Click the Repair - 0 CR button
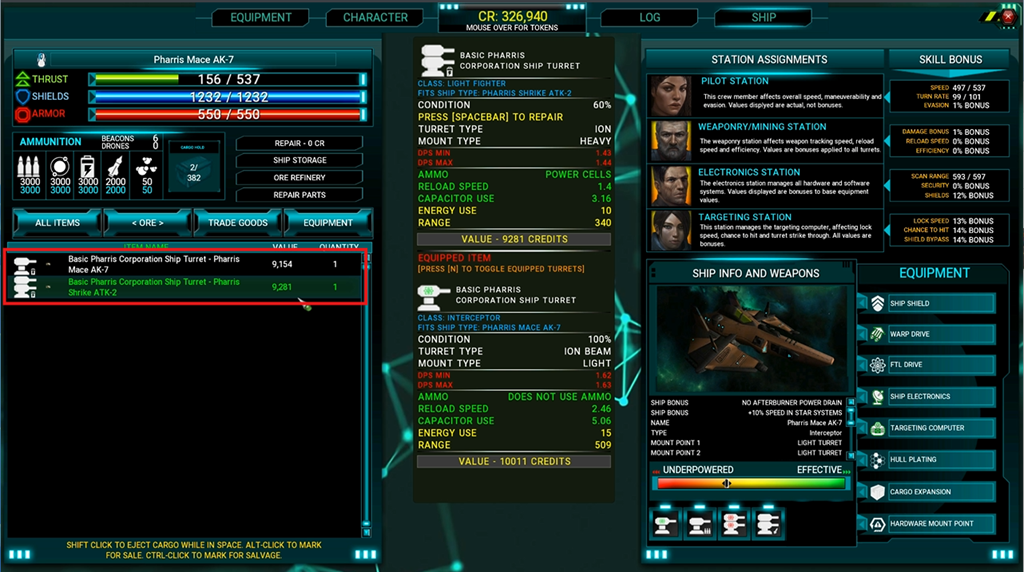Screen dimensions: 1024x572 tap(300, 143)
